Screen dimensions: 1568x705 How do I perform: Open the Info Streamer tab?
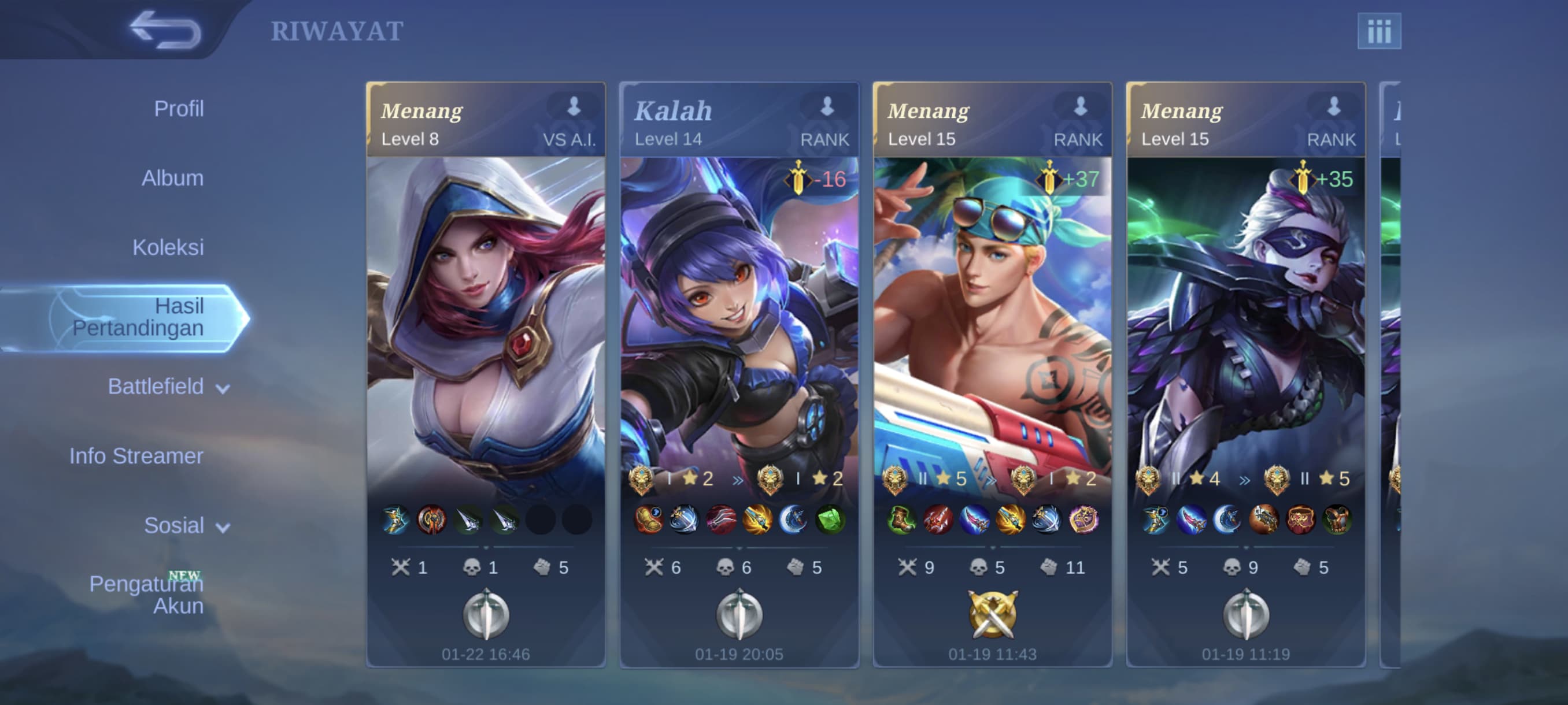pyautogui.click(x=136, y=456)
